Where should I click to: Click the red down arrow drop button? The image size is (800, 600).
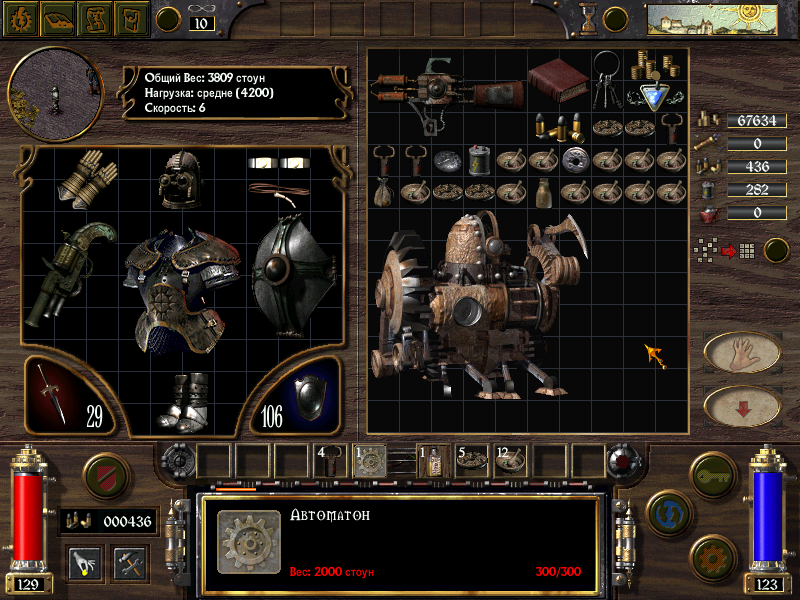point(742,405)
